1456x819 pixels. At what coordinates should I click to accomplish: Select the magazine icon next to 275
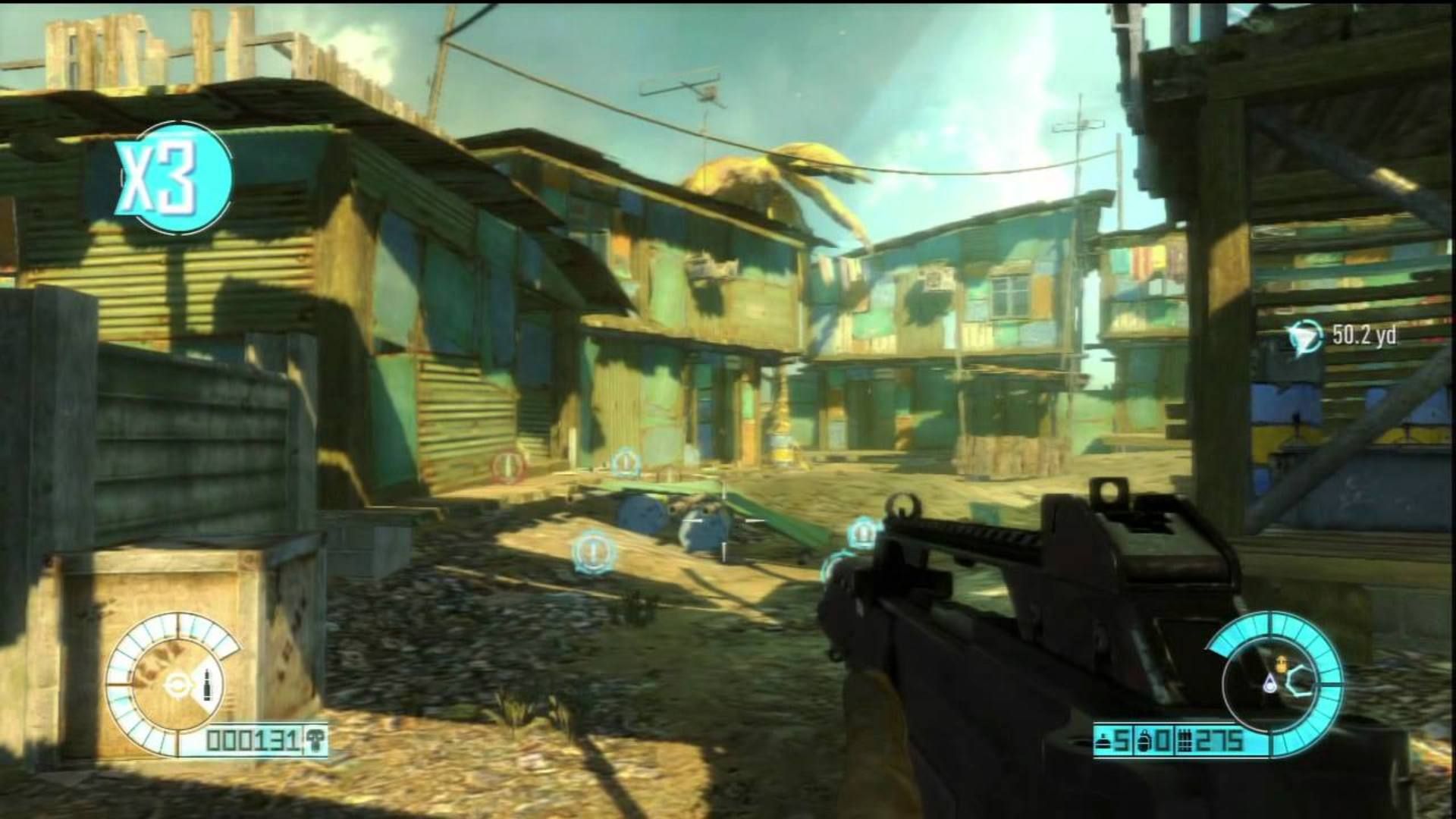click(1185, 741)
